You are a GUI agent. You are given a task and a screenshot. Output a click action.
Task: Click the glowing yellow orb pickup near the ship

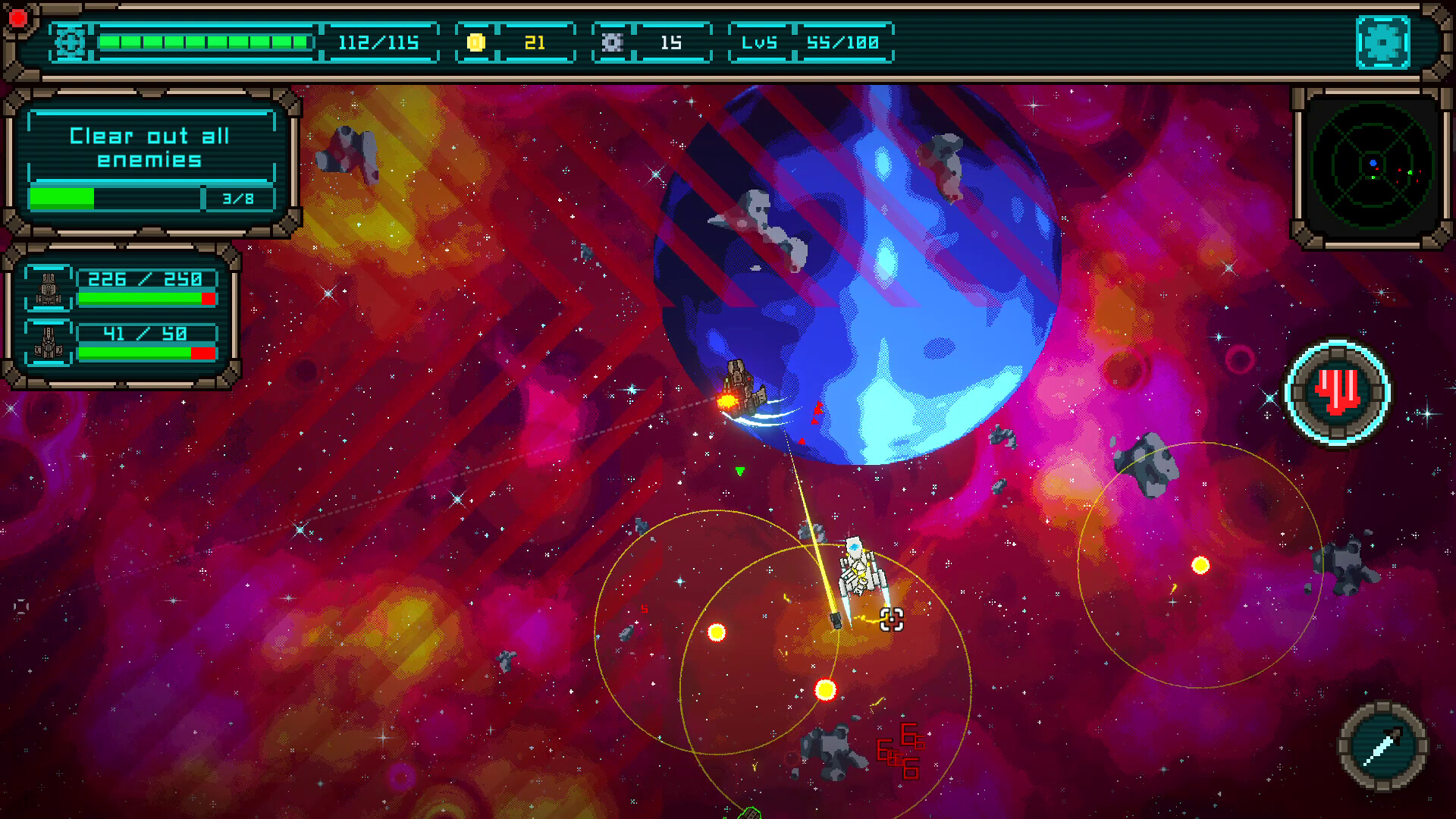point(824,689)
